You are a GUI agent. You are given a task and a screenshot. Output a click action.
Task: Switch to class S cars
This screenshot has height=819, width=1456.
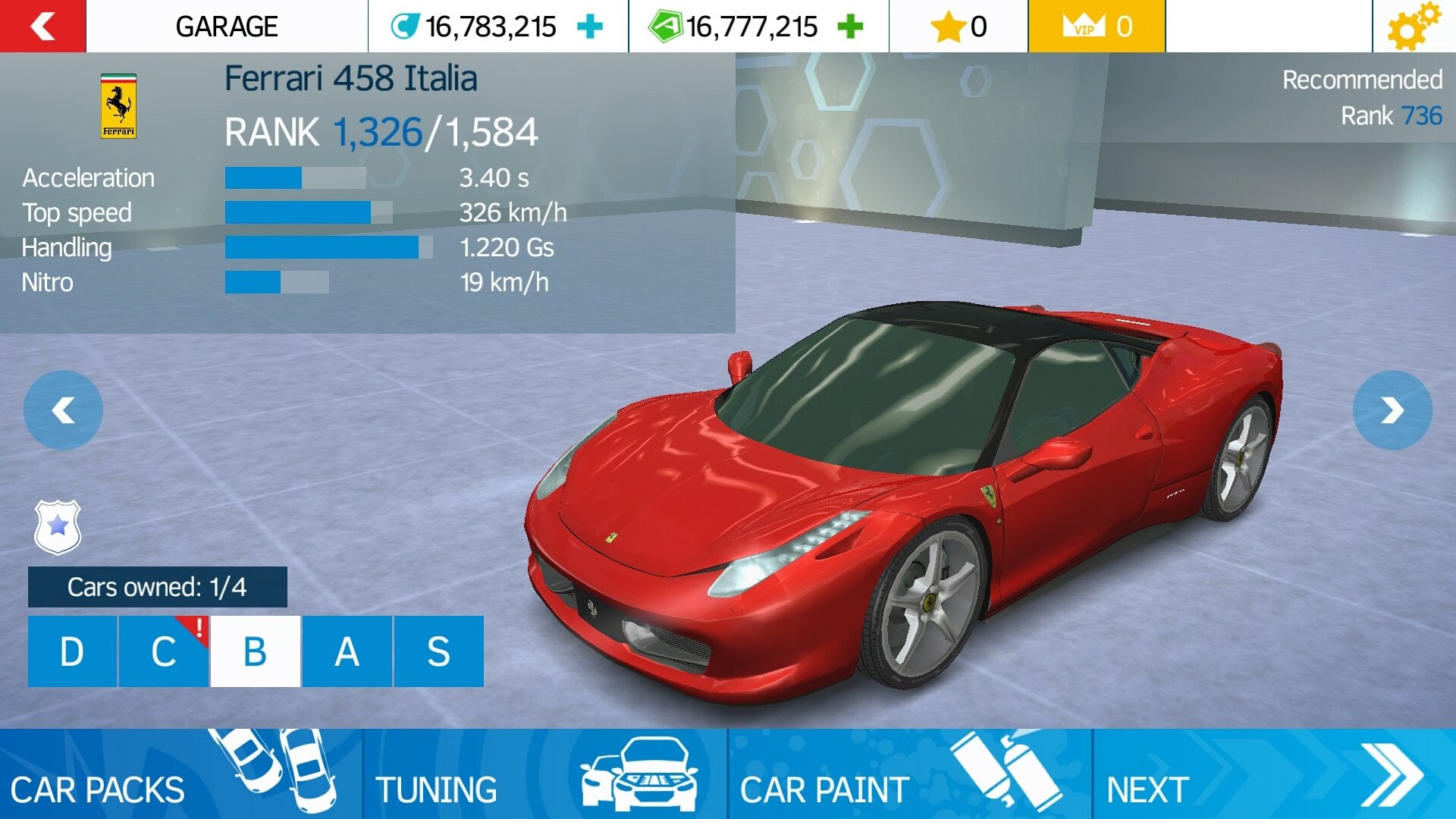point(439,651)
